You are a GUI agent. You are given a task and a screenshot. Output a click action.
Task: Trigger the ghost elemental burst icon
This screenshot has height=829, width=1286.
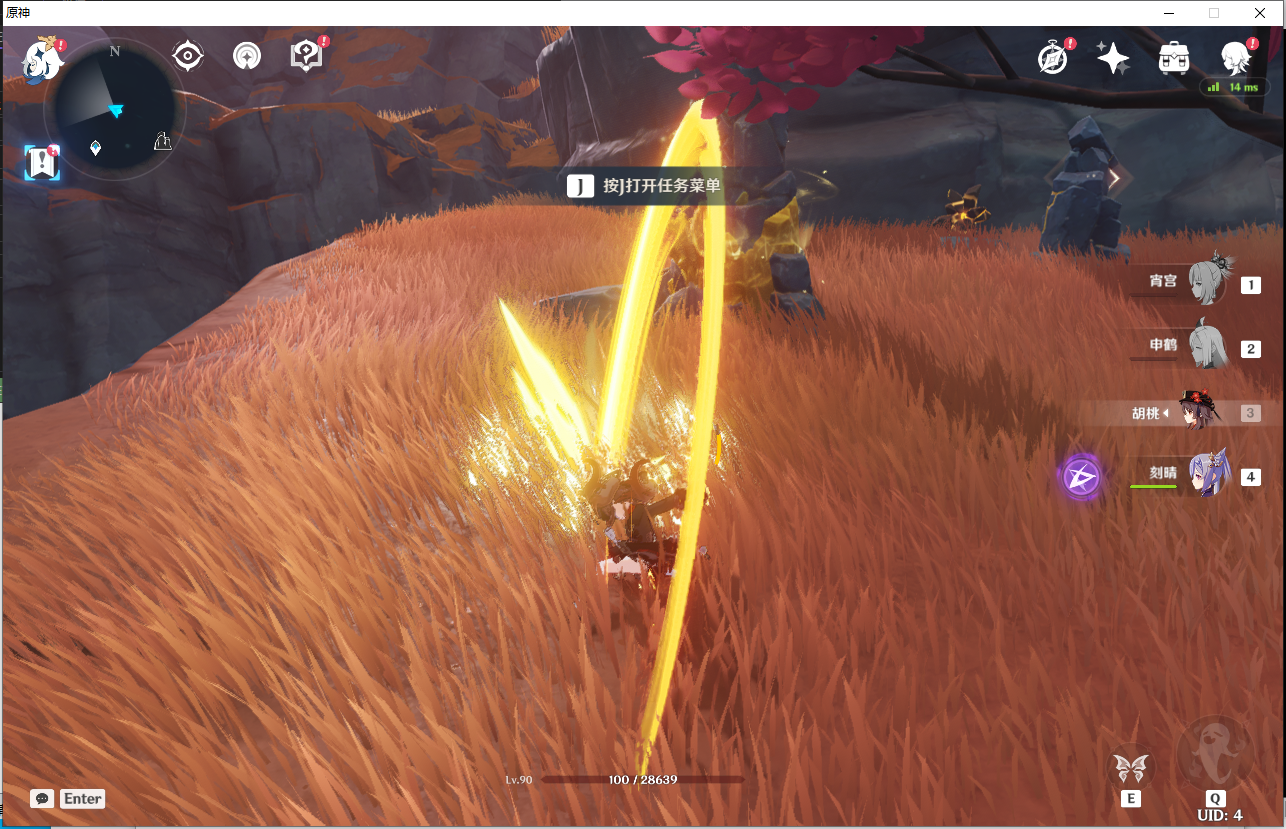point(1215,753)
